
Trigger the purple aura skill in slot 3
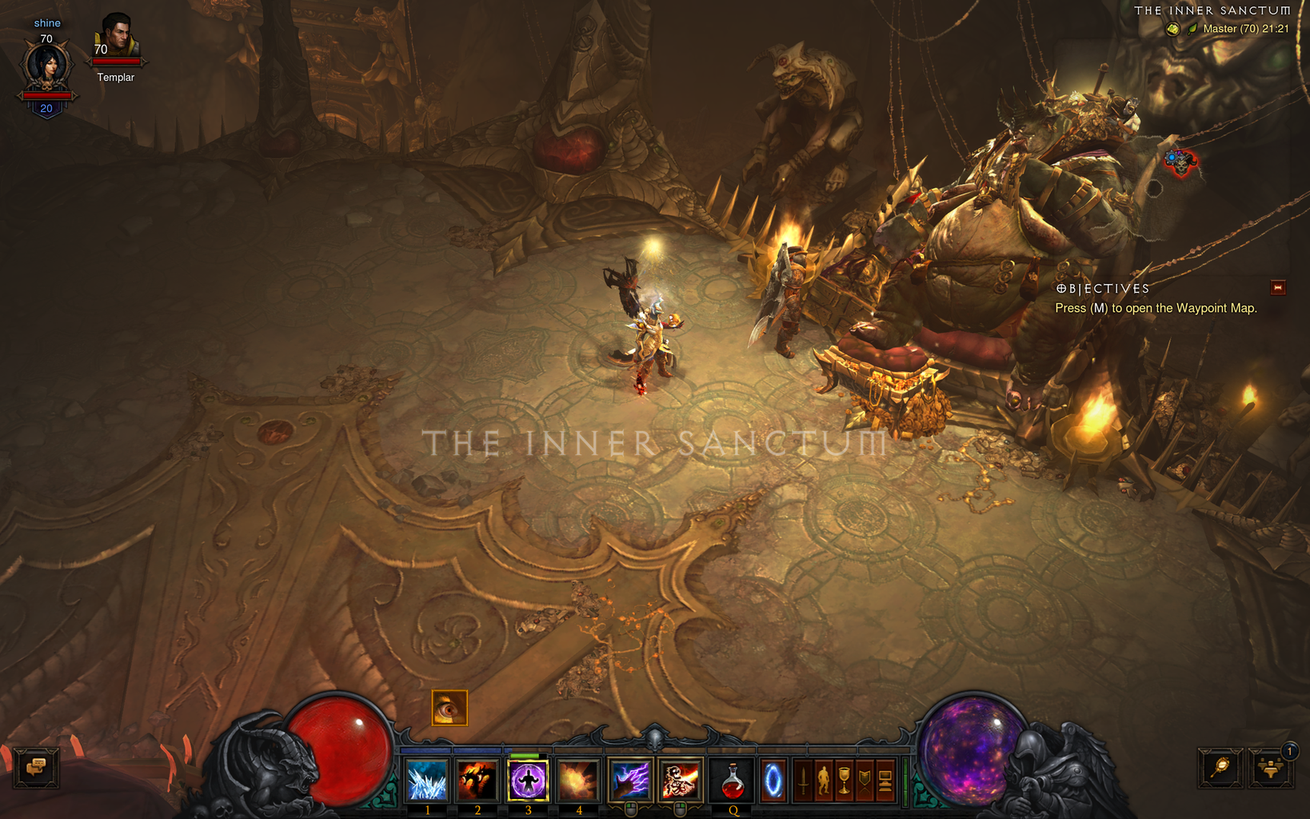pyautogui.click(x=528, y=780)
